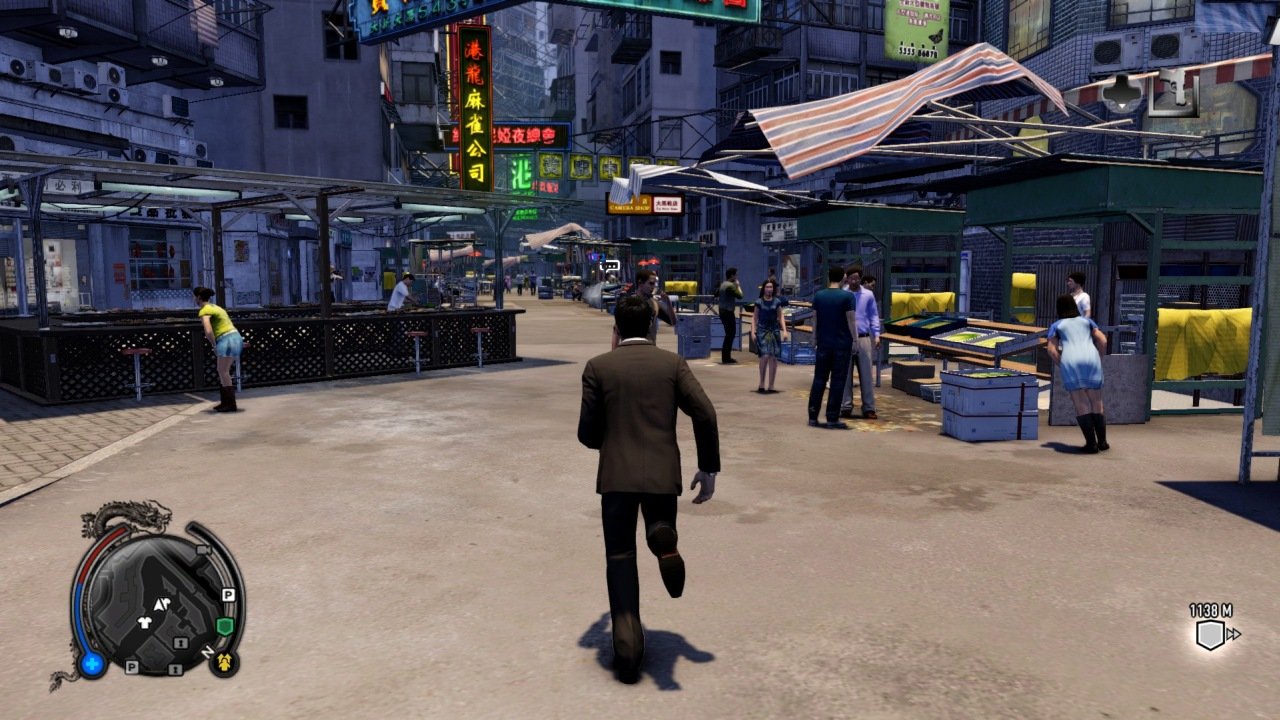This screenshot has height=720, width=1280.
Task: Select the pistol weapon icon
Action: pyautogui.click(x=1173, y=92)
